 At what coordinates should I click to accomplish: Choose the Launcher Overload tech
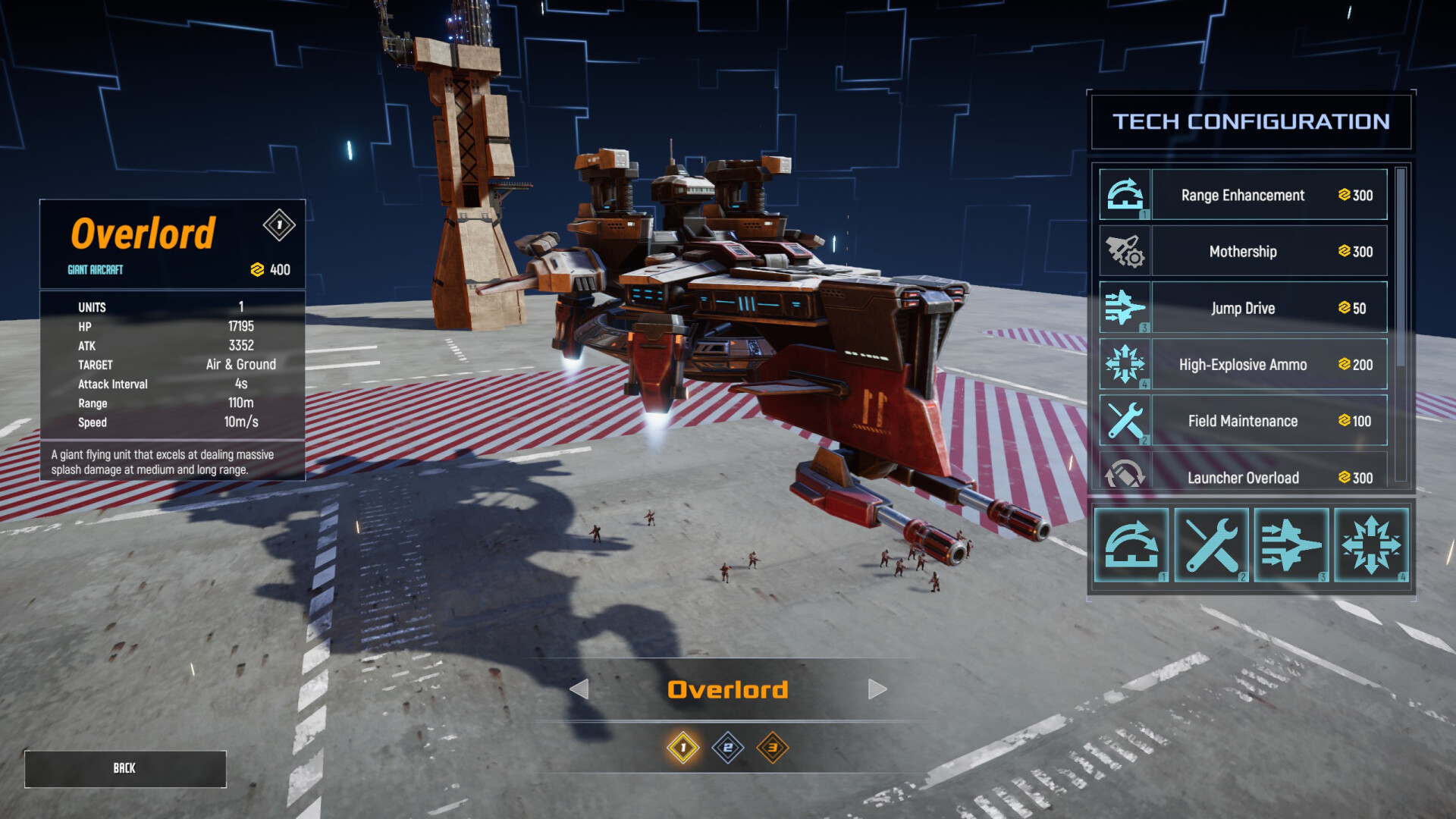pyautogui.click(x=1243, y=476)
